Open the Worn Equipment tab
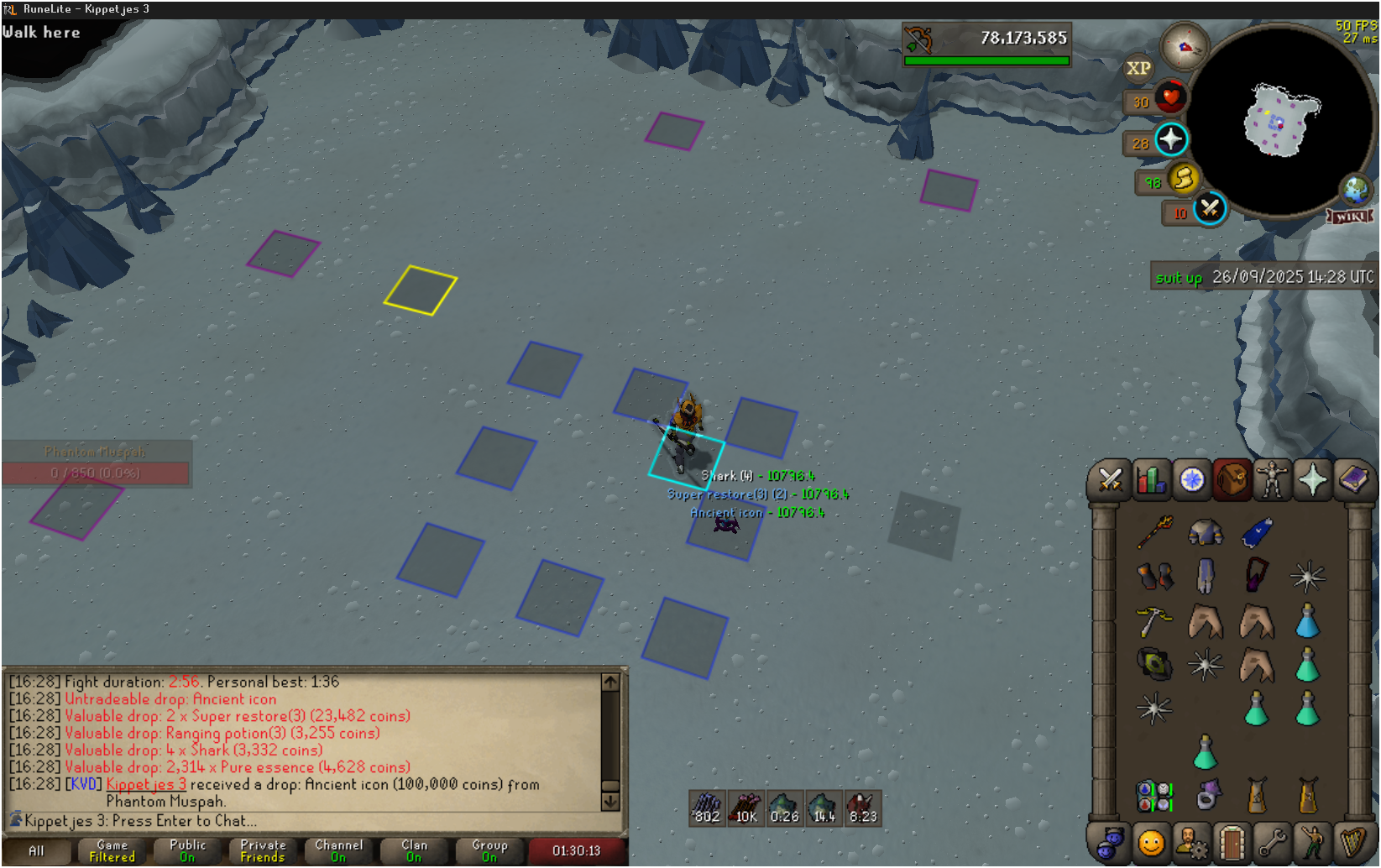 click(1272, 480)
